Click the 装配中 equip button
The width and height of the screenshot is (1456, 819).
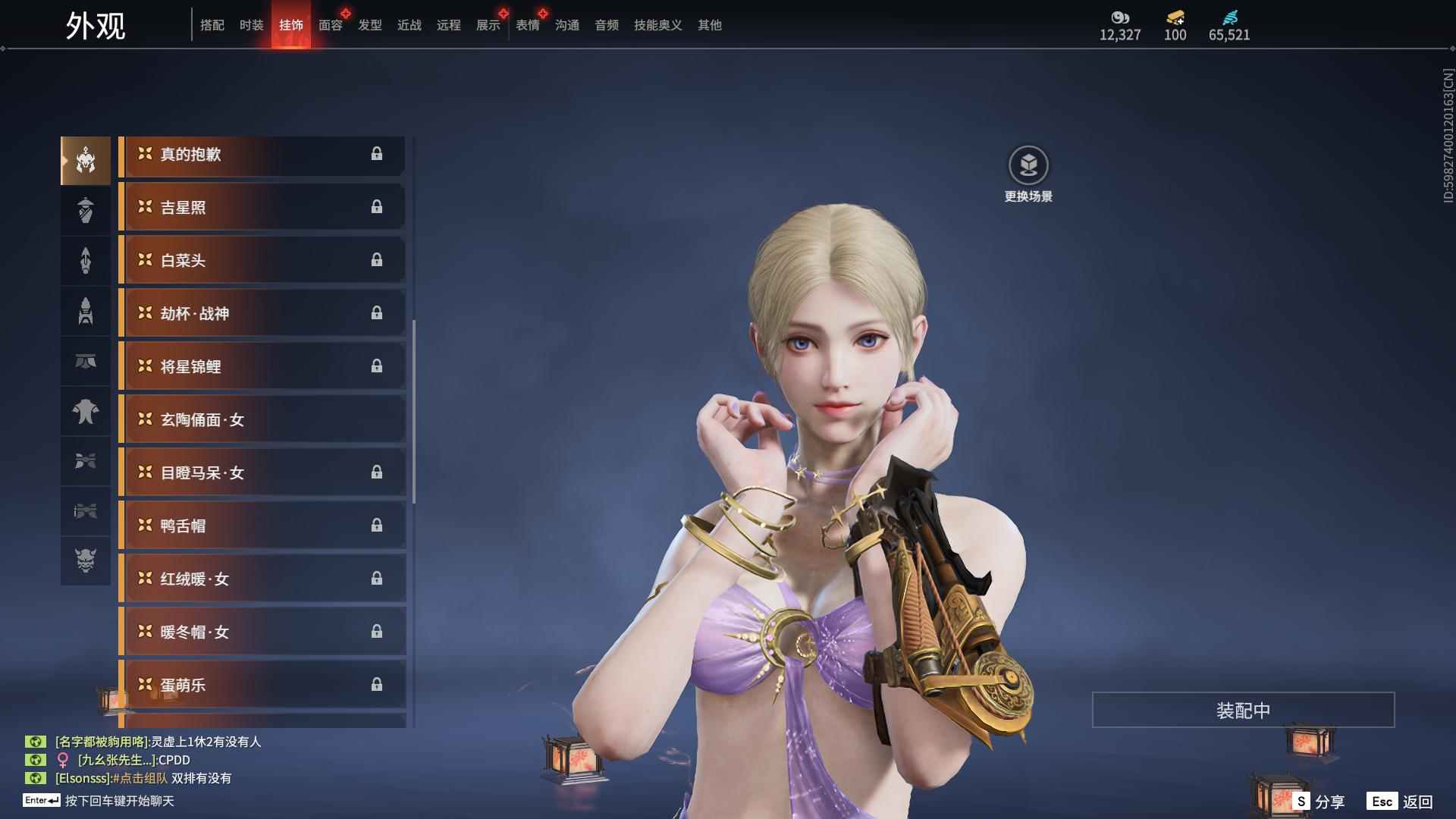click(x=1243, y=711)
